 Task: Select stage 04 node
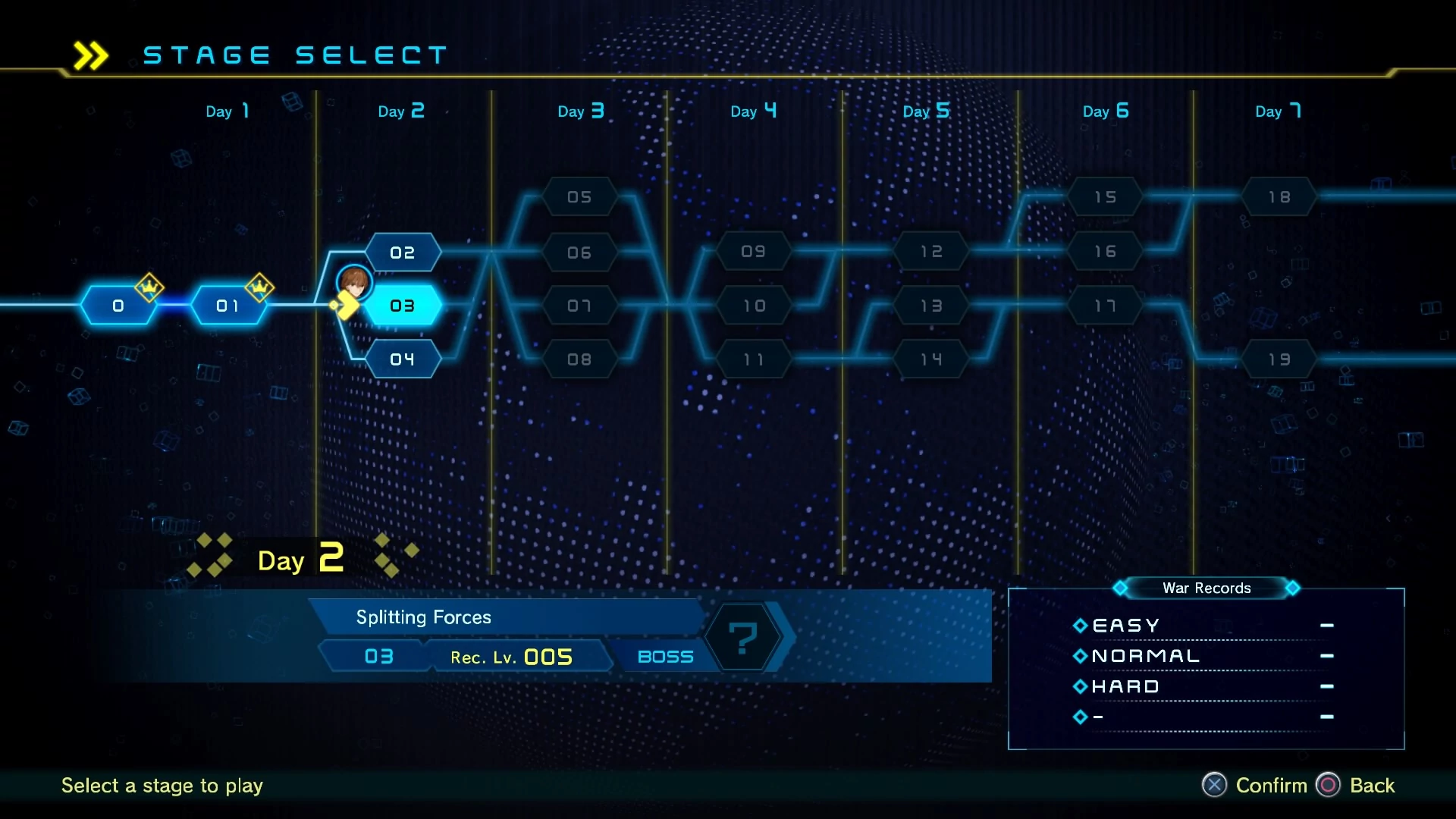pyautogui.click(x=403, y=359)
